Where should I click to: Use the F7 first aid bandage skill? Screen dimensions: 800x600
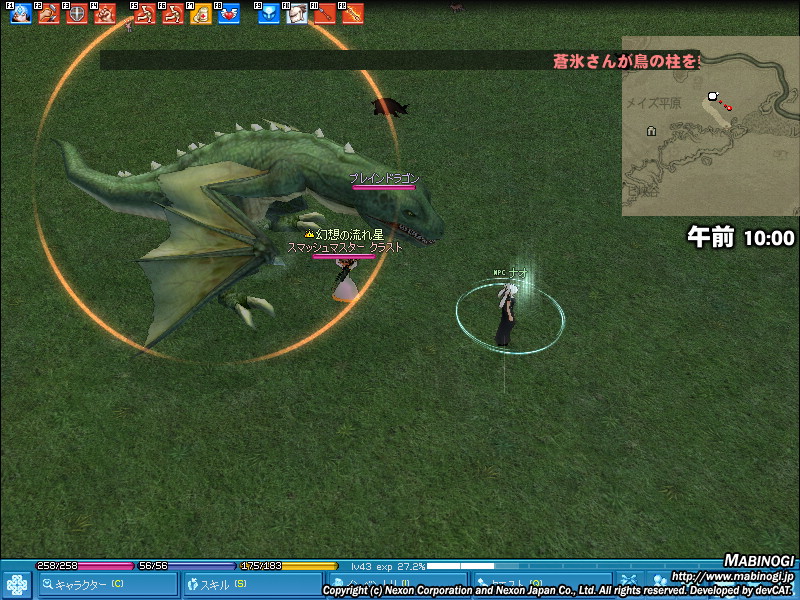tap(201, 14)
